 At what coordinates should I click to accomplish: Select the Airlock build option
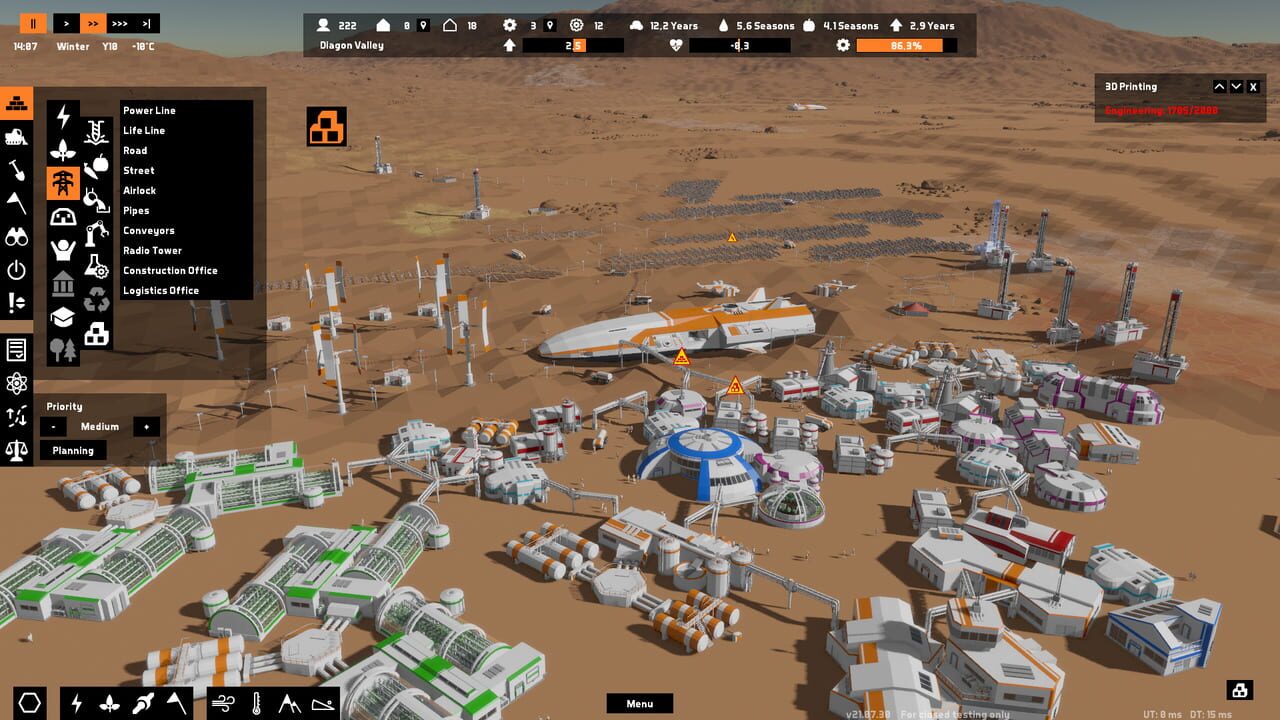pos(140,191)
